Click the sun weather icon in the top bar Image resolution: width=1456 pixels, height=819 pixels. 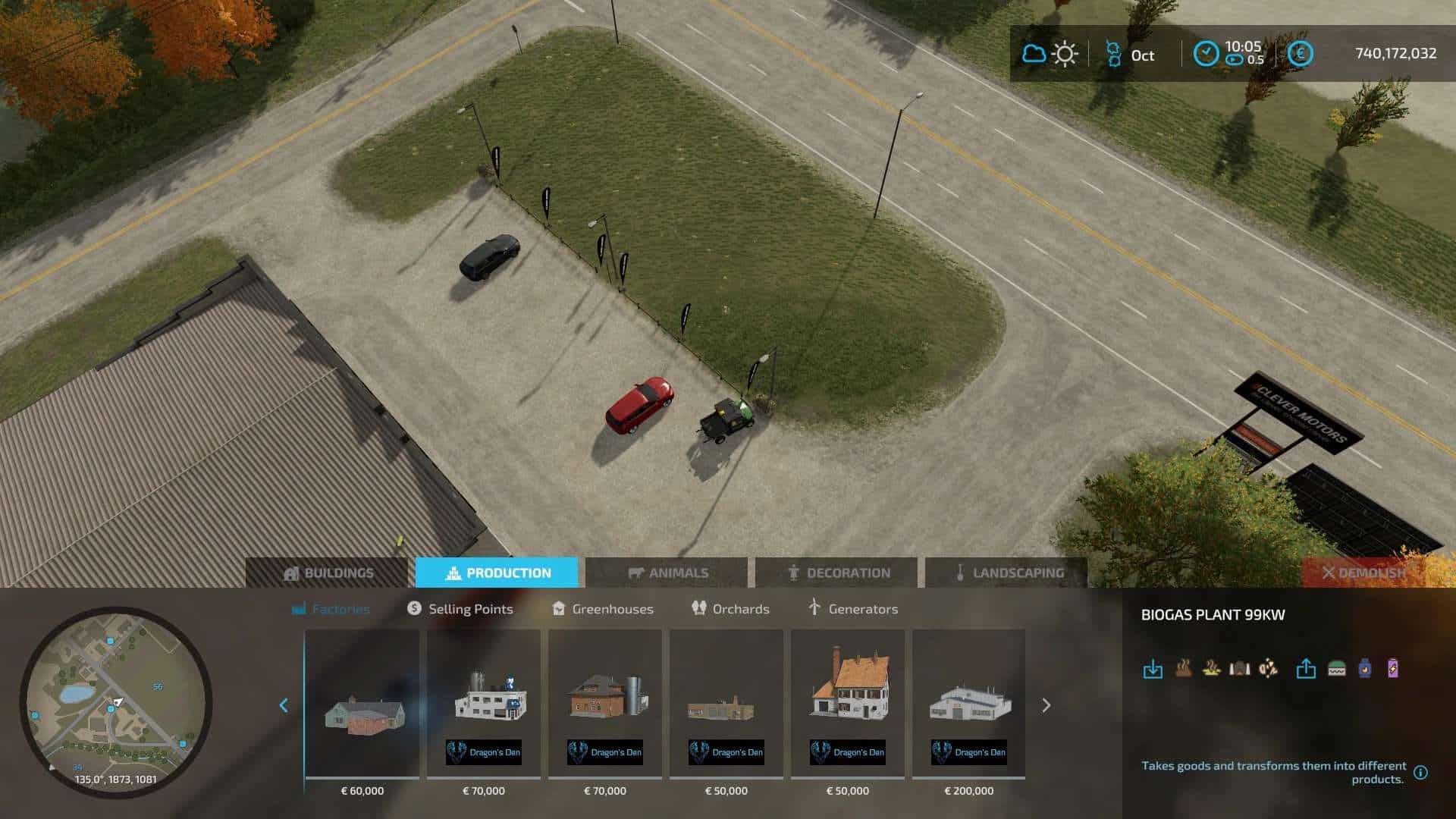[1065, 54]
